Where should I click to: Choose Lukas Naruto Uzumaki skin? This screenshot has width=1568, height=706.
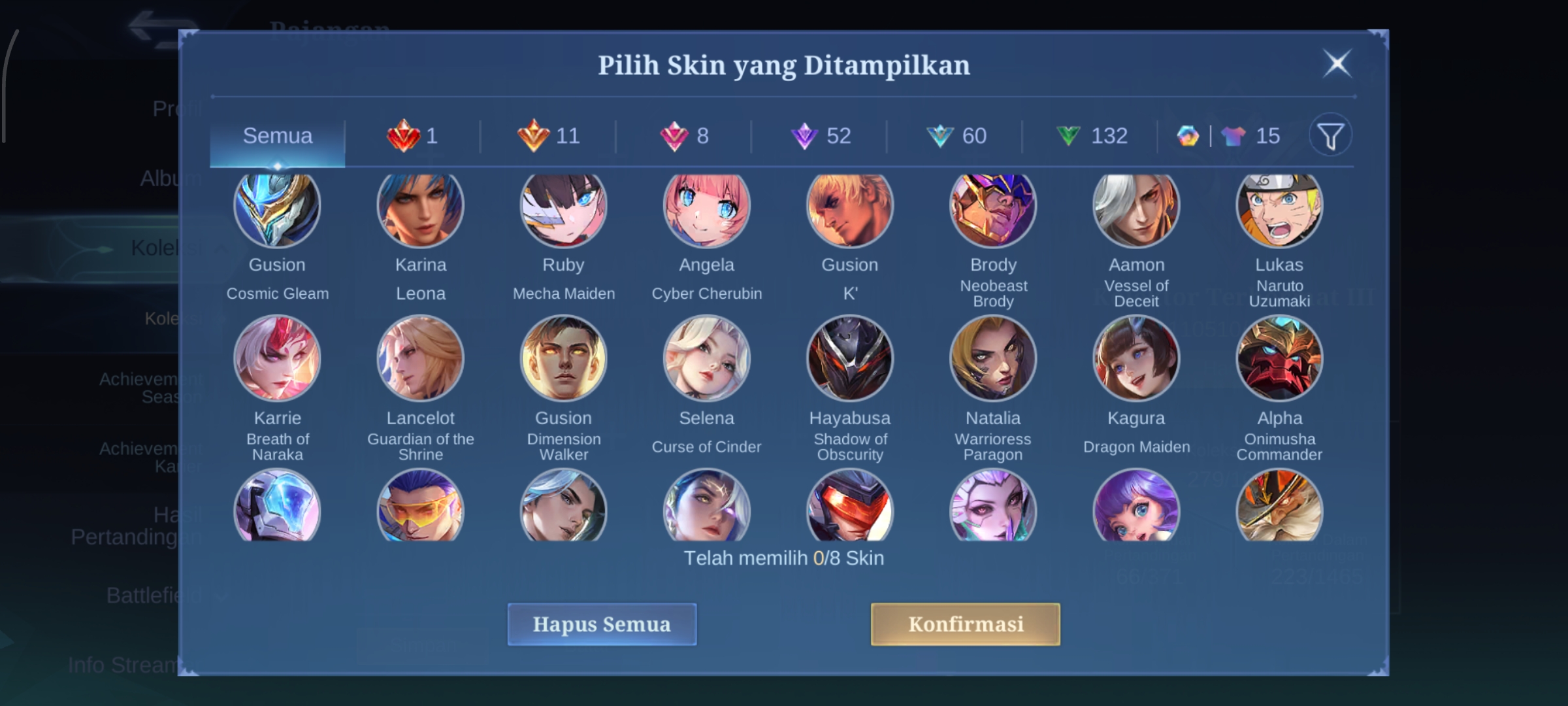pos(1279,208)
